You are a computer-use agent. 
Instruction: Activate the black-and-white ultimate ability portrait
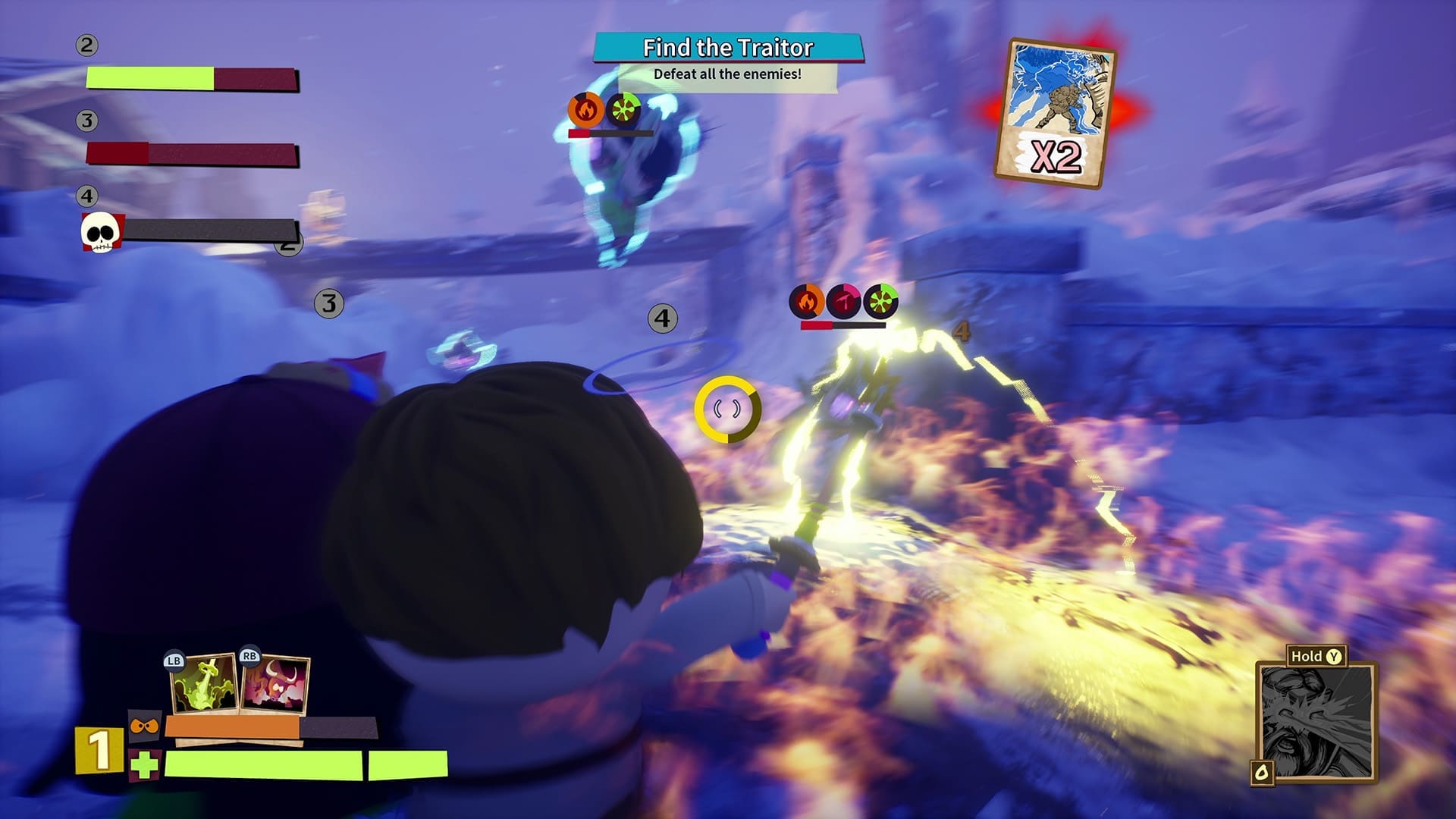1316,723
